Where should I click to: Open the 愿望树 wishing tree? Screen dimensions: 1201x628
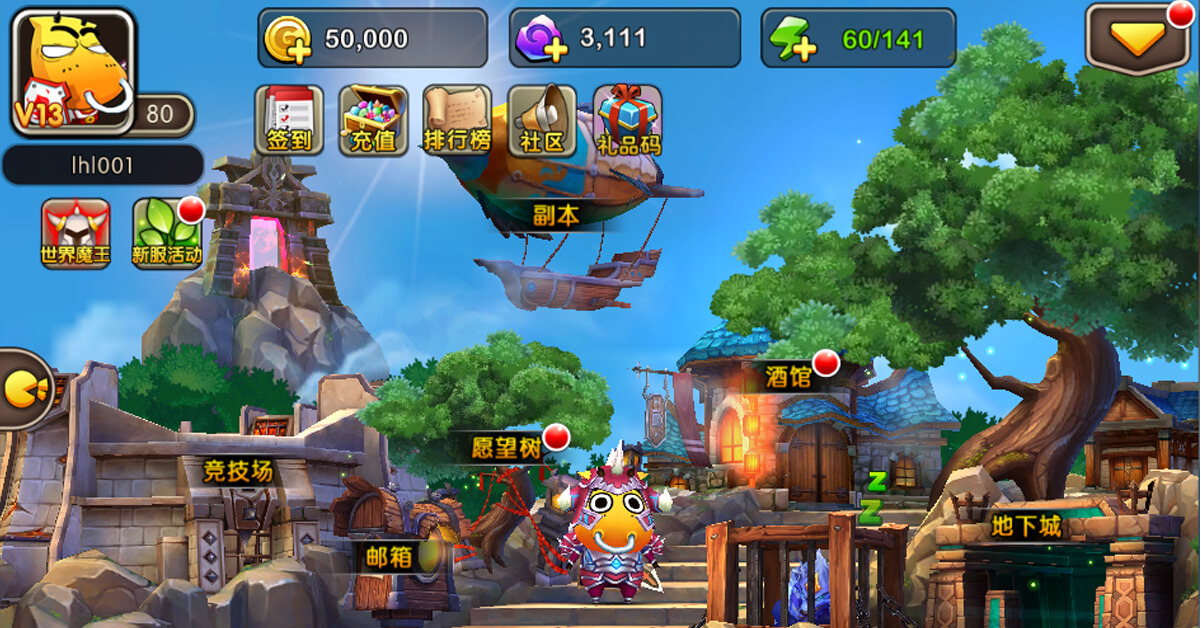coord(507,447)
